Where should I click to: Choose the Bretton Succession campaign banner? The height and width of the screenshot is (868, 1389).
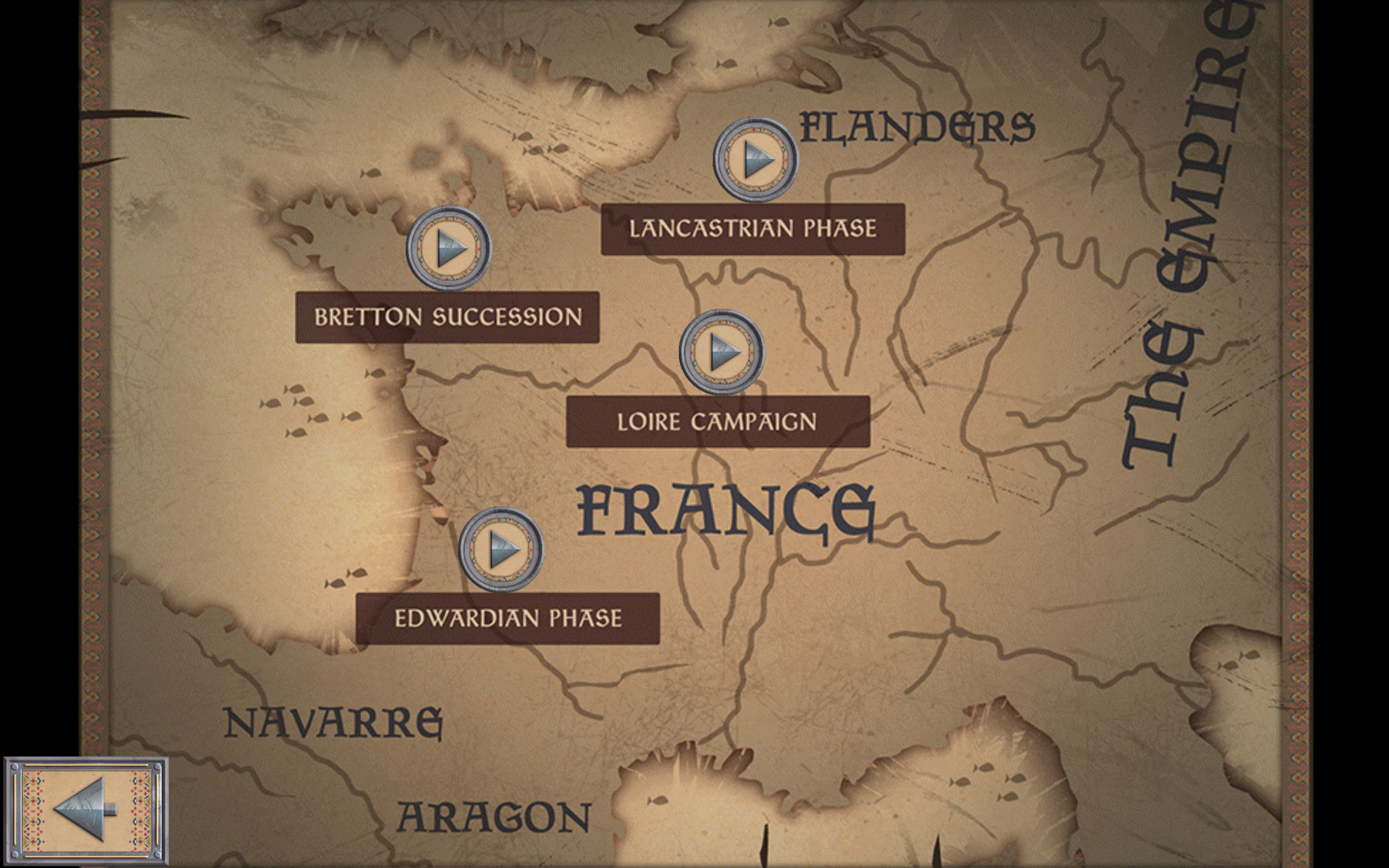(x=447, y=316)
